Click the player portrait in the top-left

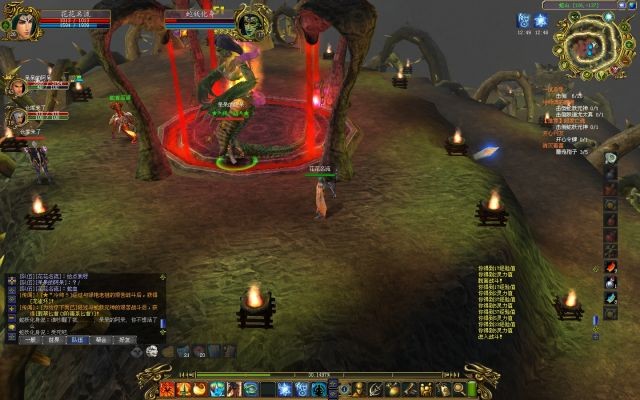21,22
